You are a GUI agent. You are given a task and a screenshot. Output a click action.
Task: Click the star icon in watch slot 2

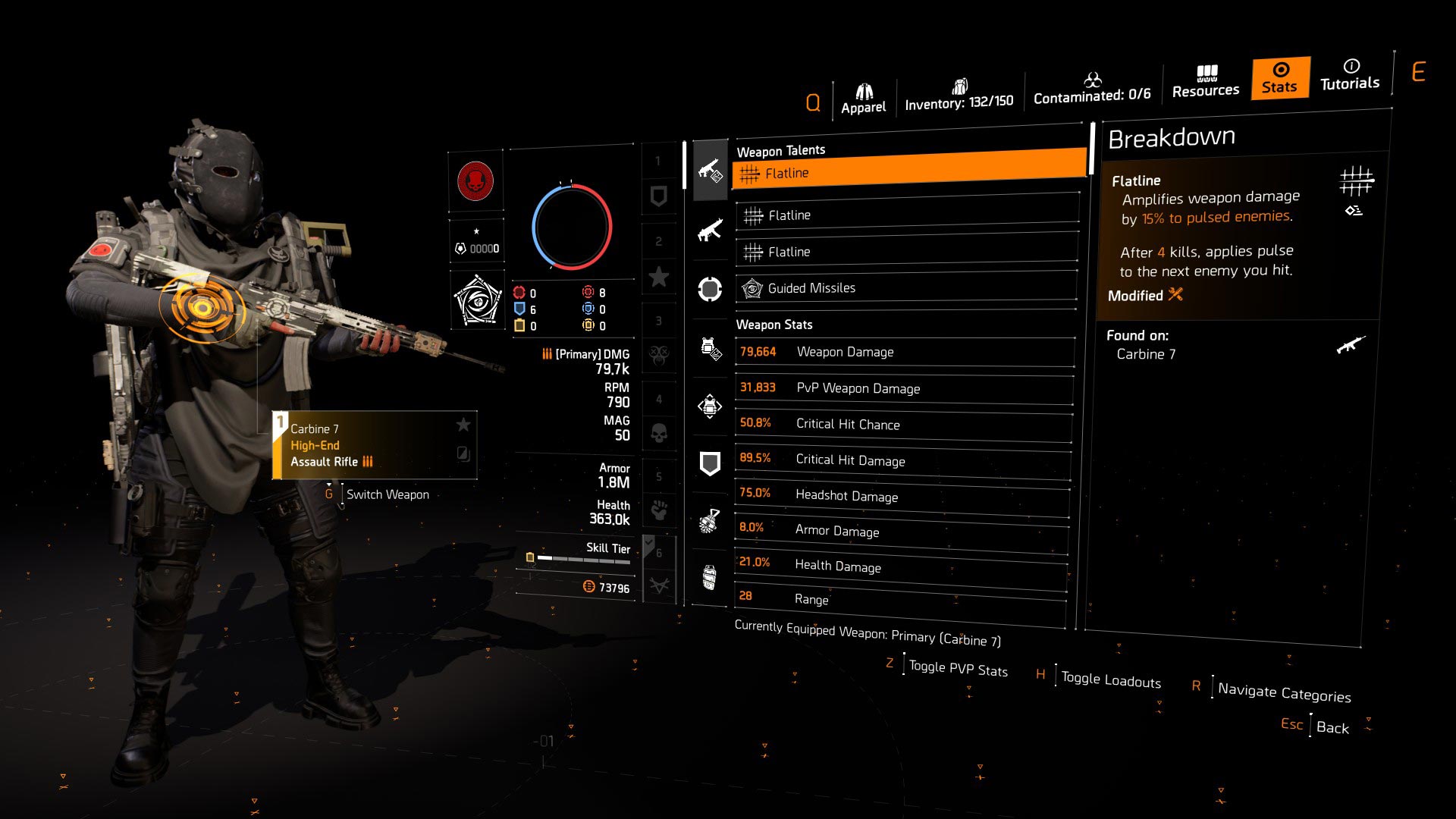coord(659,277)
